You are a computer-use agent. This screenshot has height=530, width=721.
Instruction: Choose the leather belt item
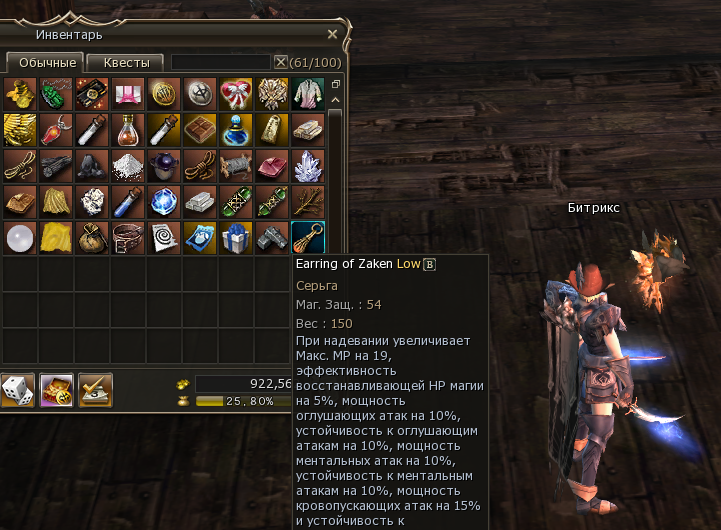point(127,237)
